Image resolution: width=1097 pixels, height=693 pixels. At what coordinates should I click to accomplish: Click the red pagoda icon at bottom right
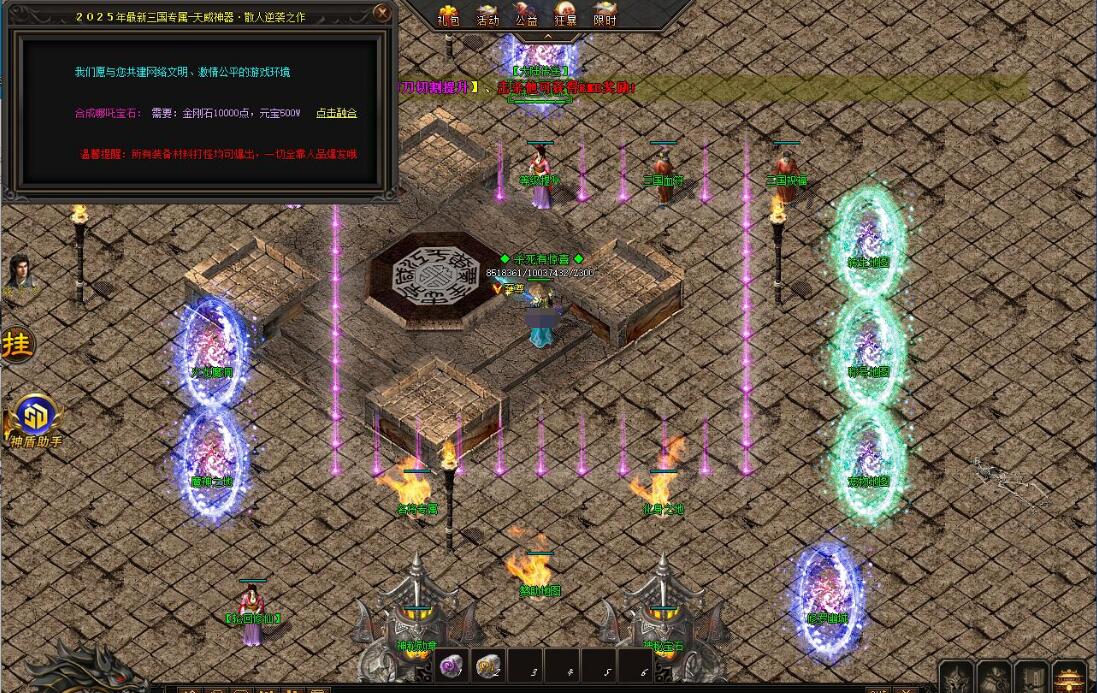coord(1068,678)
